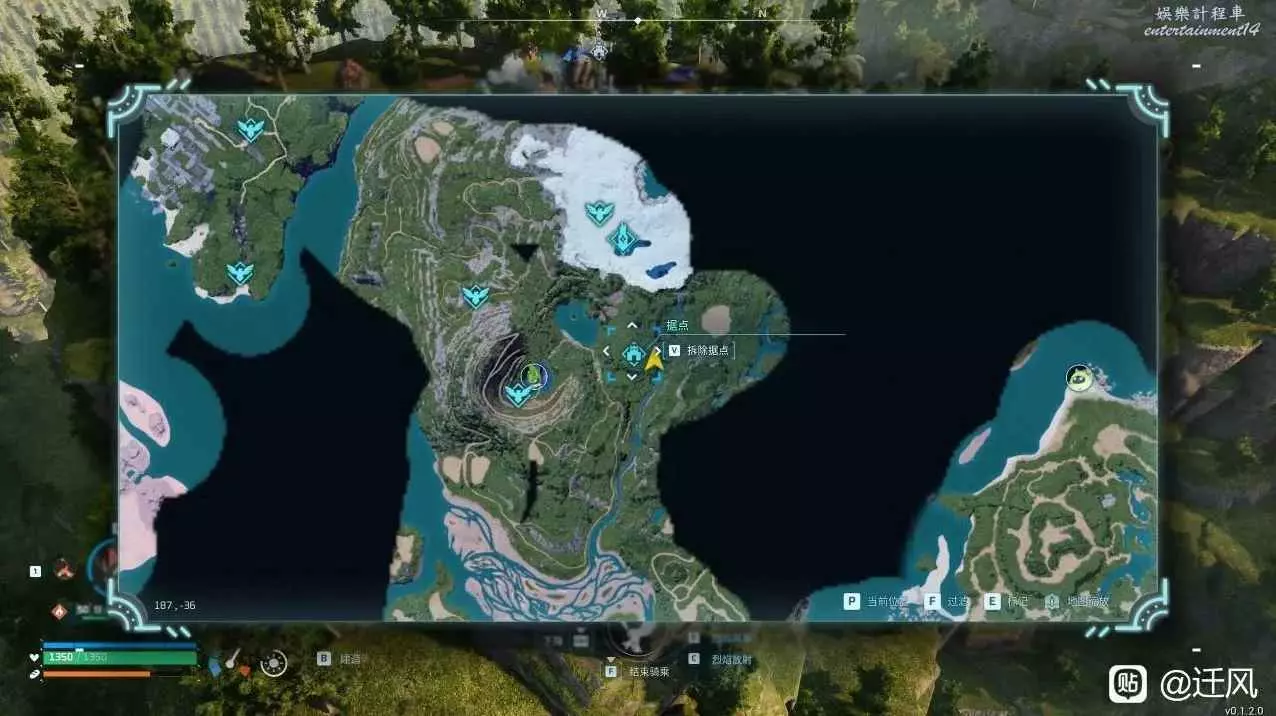Viewport: 1276px width, 716px height.
Task: Choose the fast-travel marker west of the lake
Action: tap(475, 296)
